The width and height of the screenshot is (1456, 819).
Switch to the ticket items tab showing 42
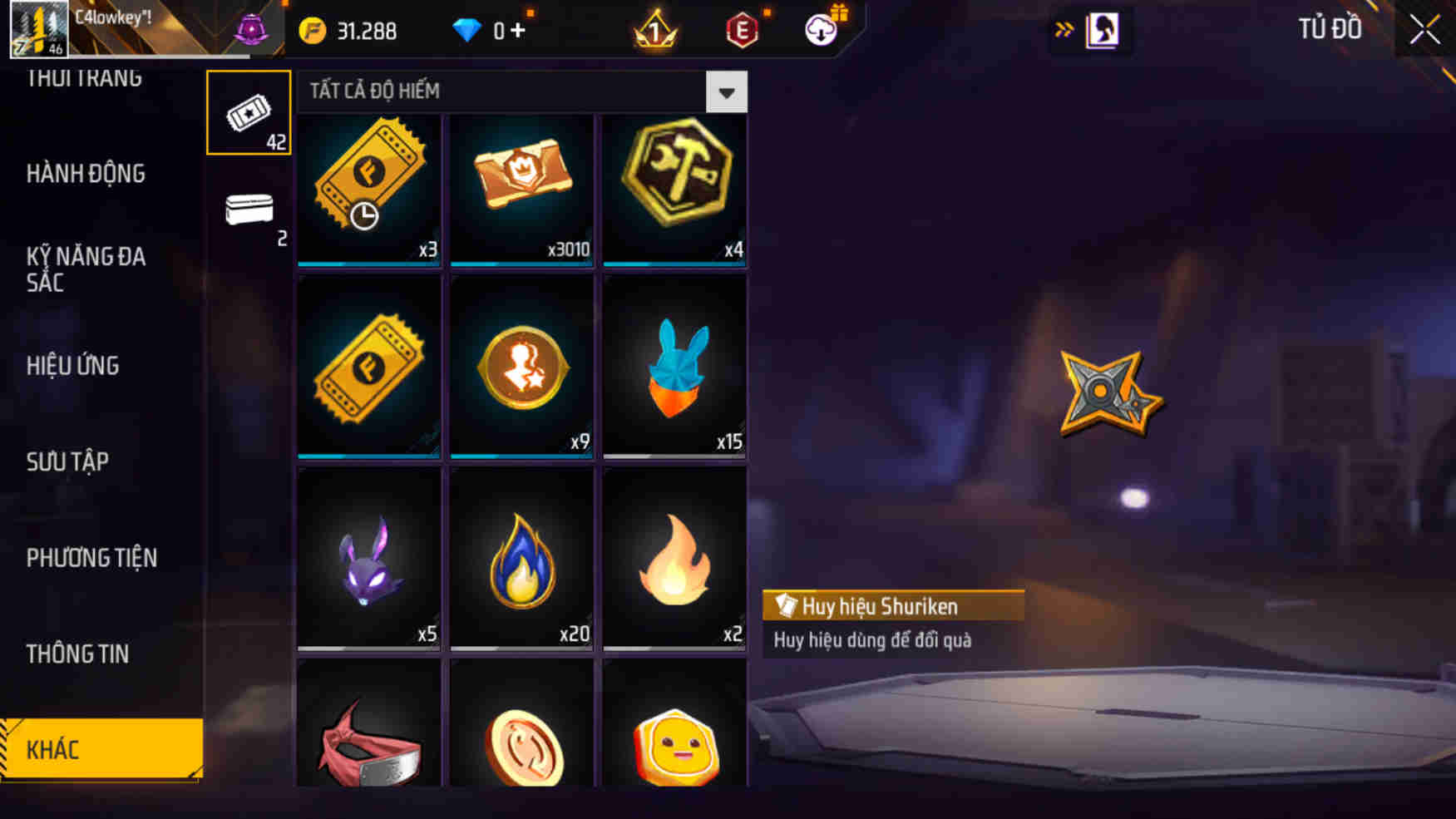click(249, 112)
